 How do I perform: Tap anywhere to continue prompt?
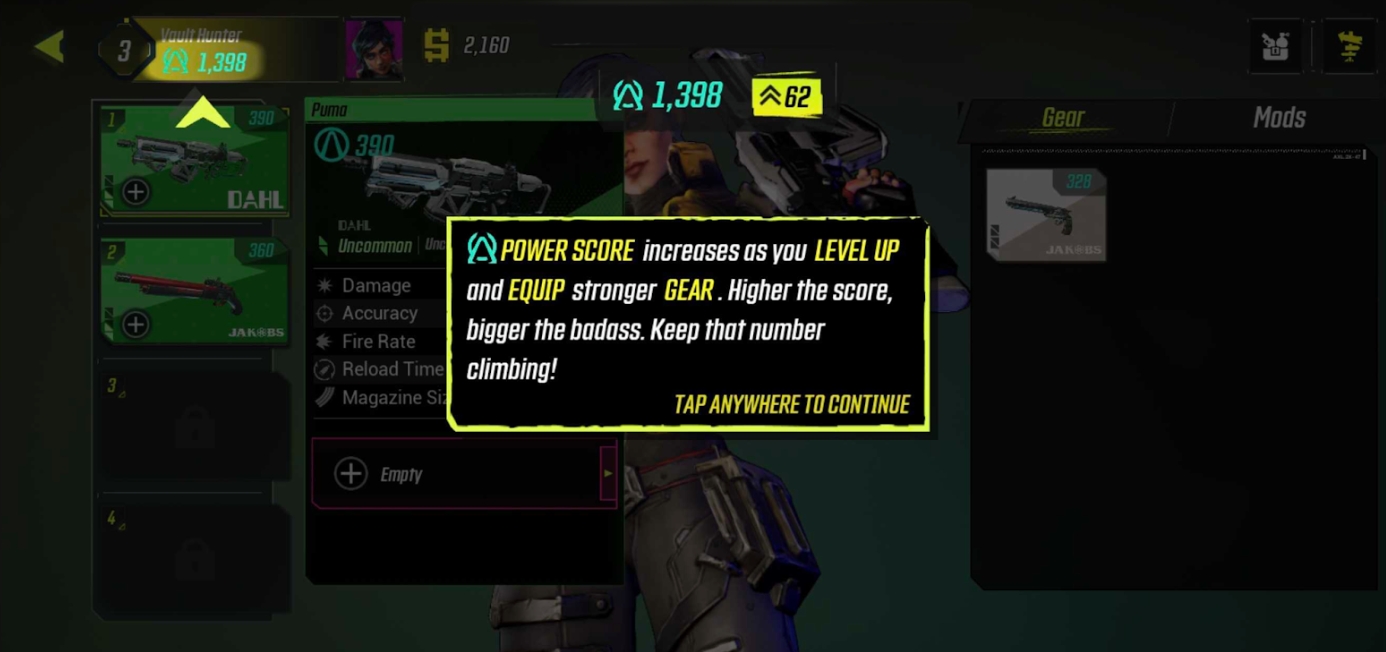pos(791,404)
